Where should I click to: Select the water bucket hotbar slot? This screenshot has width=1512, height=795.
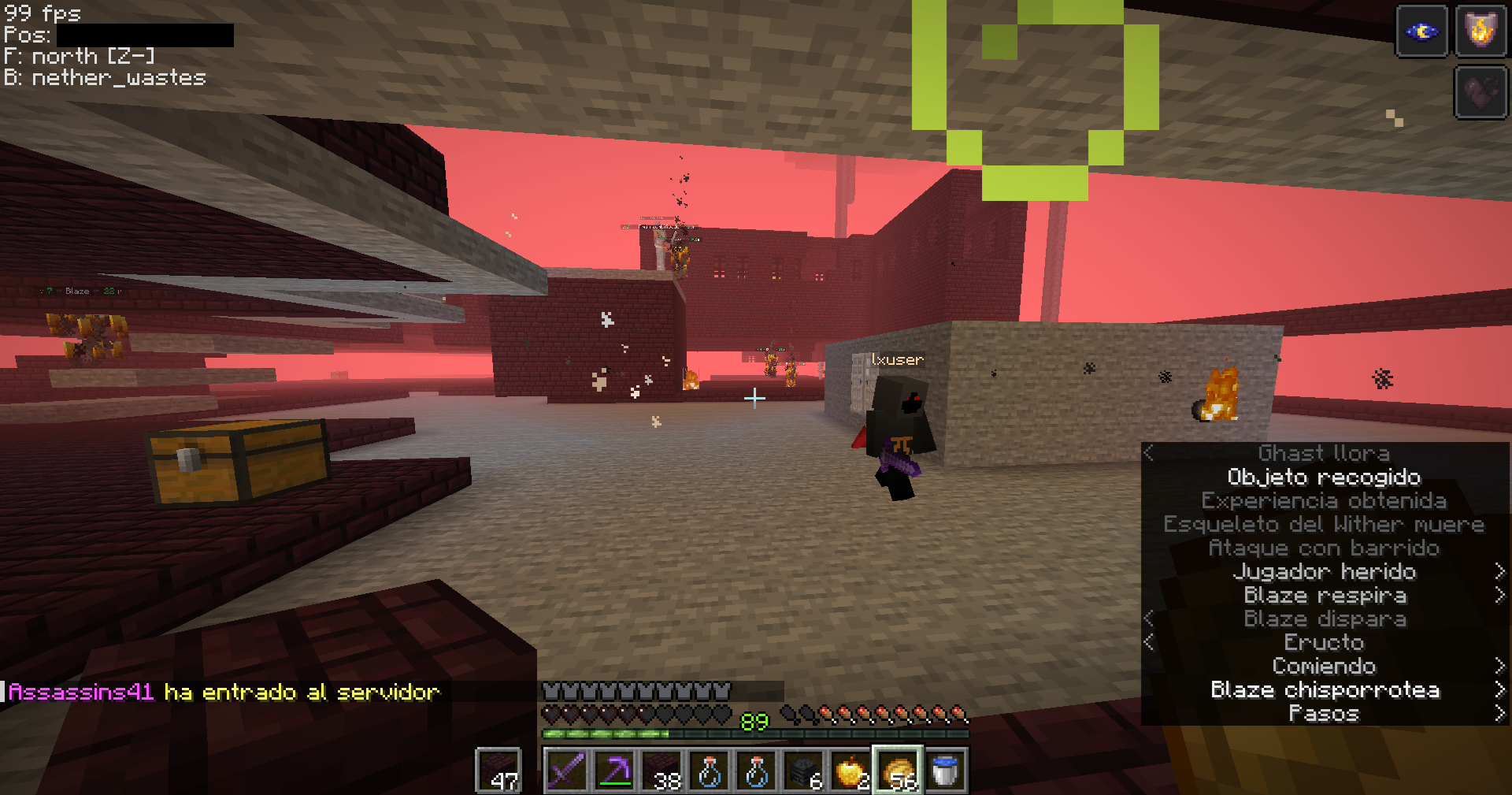click(945, 771)
